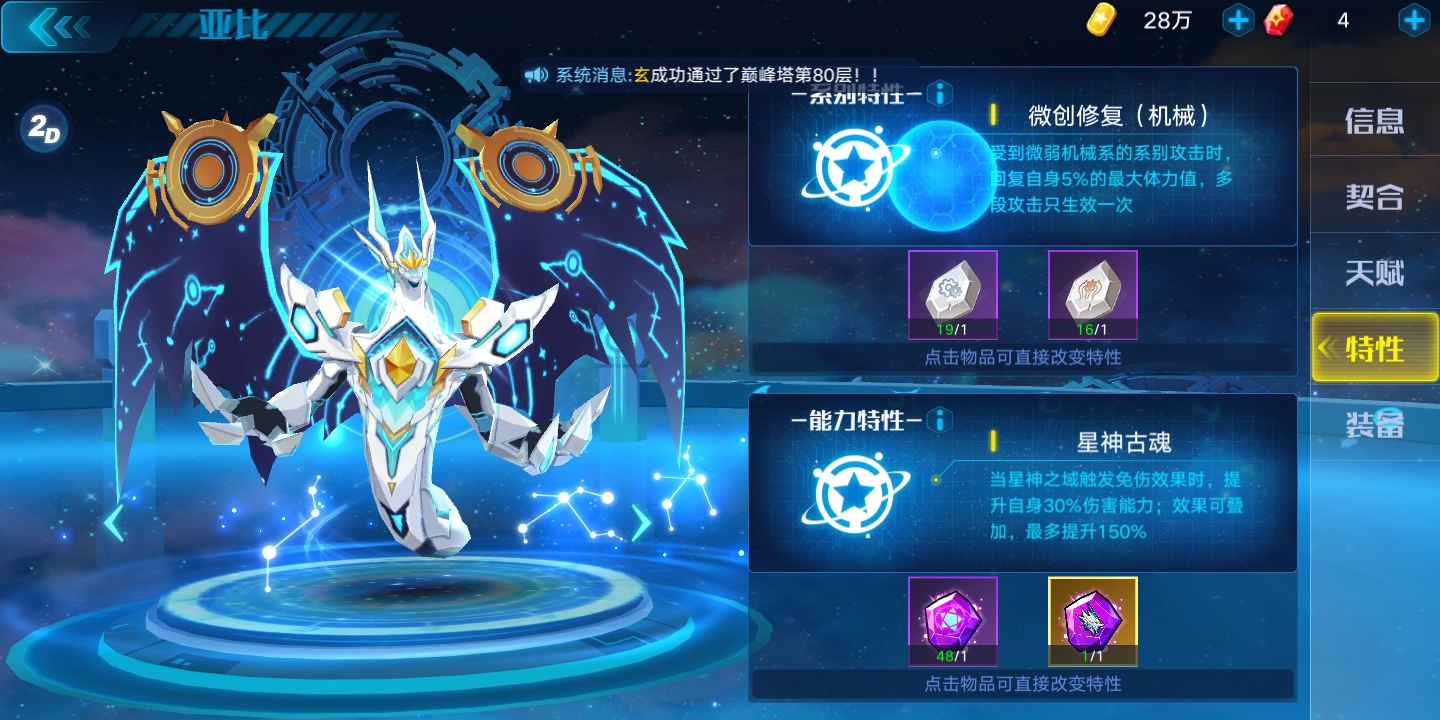
Task: Select the gear-marked mechanical trait stone (19/1)
Action: 952,292
